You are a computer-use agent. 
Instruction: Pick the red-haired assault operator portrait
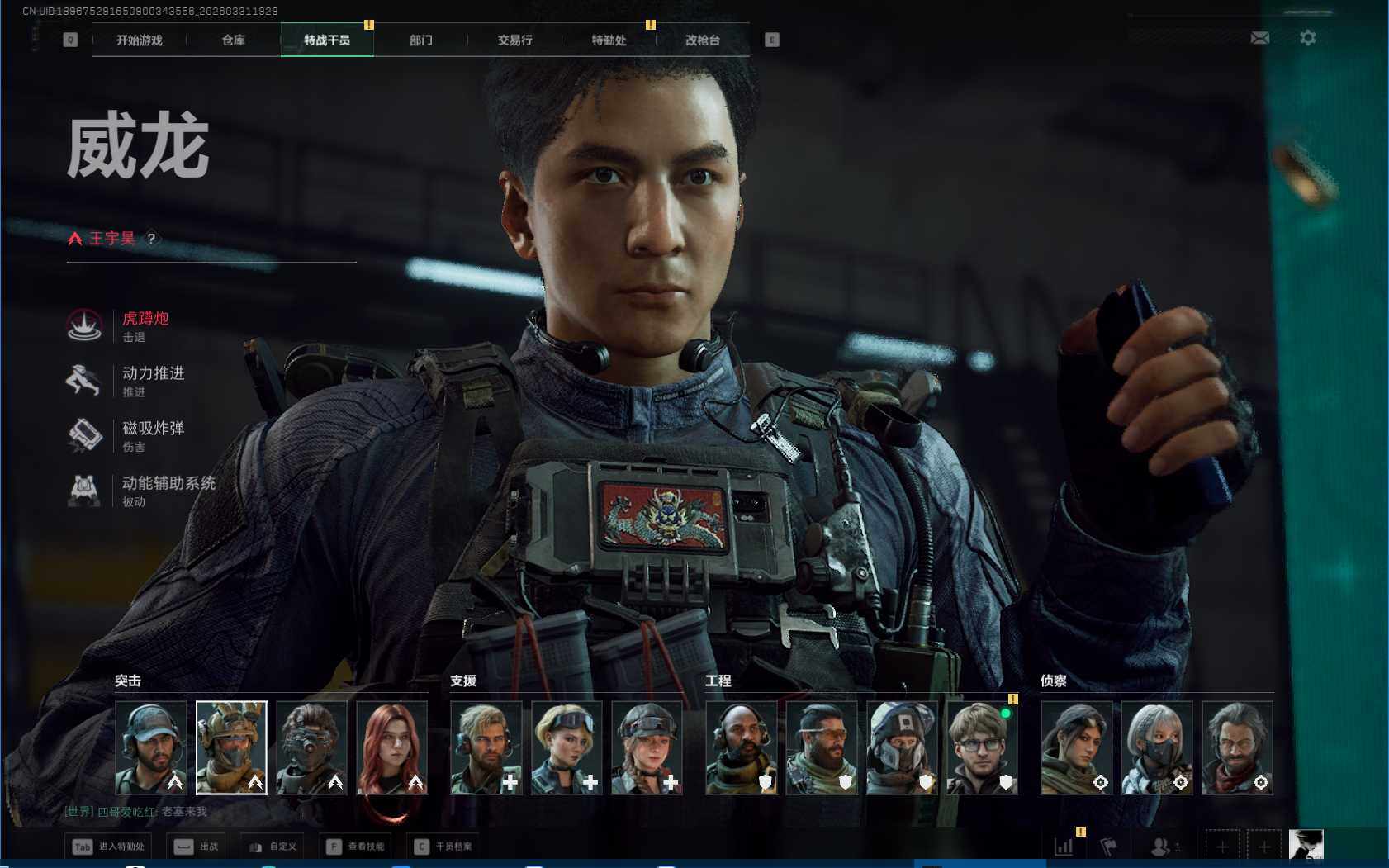(392, 747)
